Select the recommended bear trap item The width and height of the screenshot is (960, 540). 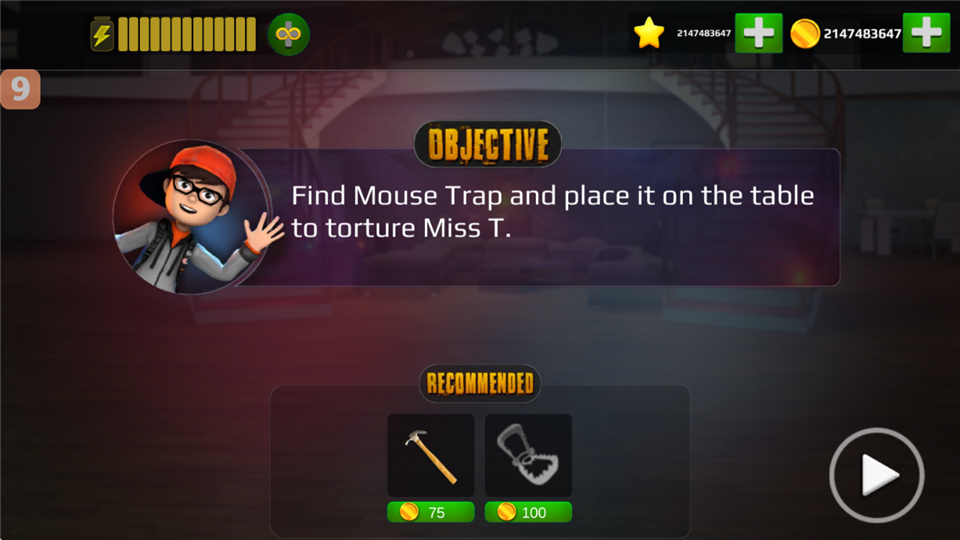(528, 455)
